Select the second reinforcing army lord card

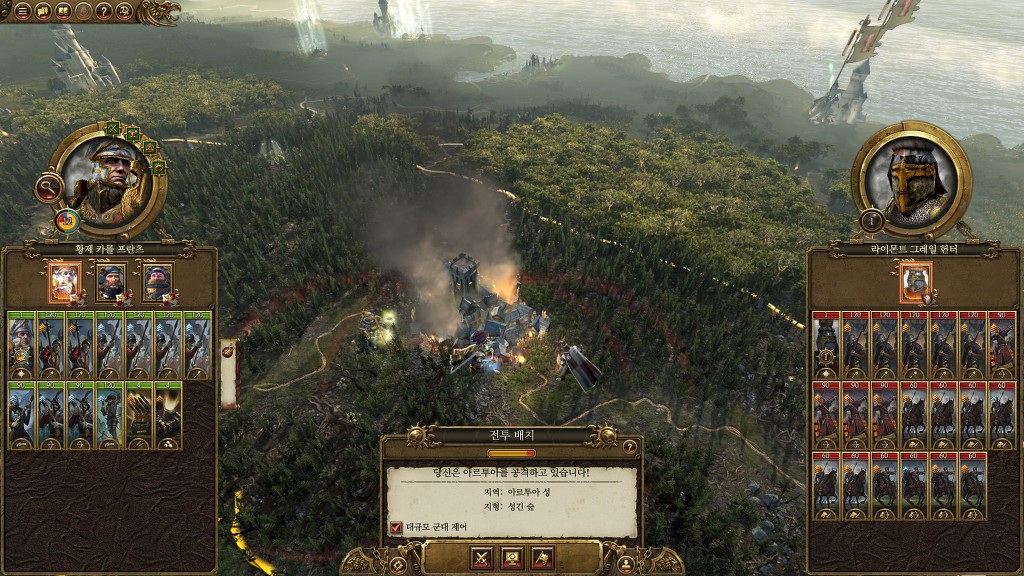coord(111,282)
